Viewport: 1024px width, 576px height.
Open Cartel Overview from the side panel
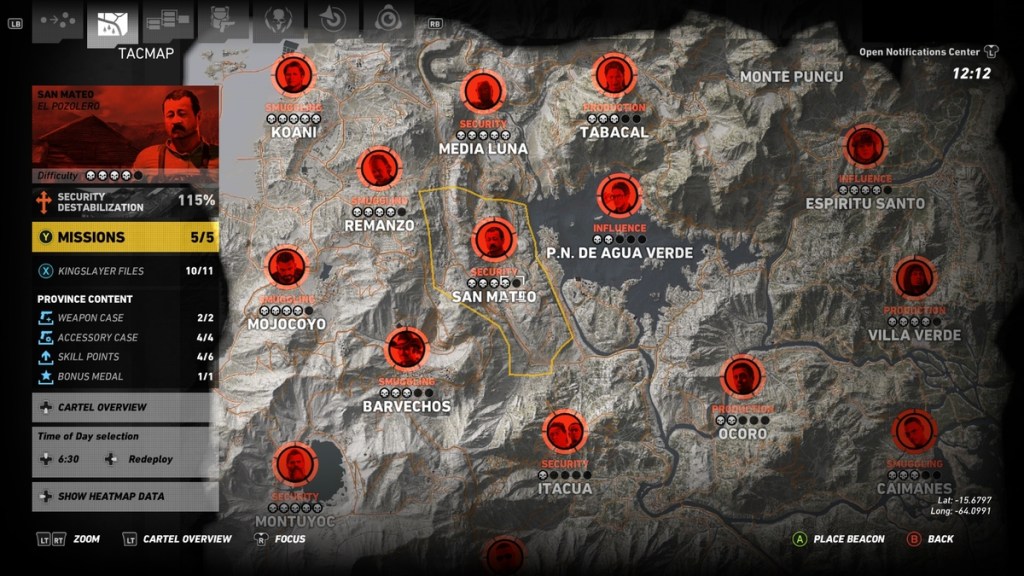pyautogui.click(x=125, y=407)
